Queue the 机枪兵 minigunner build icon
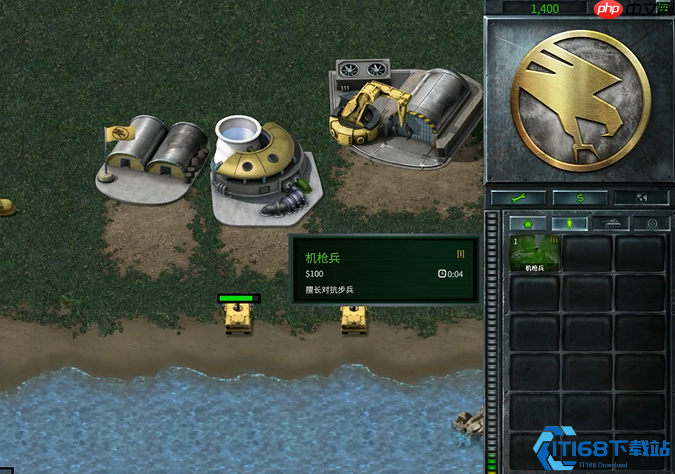675x474 pixels. point(534,255)
